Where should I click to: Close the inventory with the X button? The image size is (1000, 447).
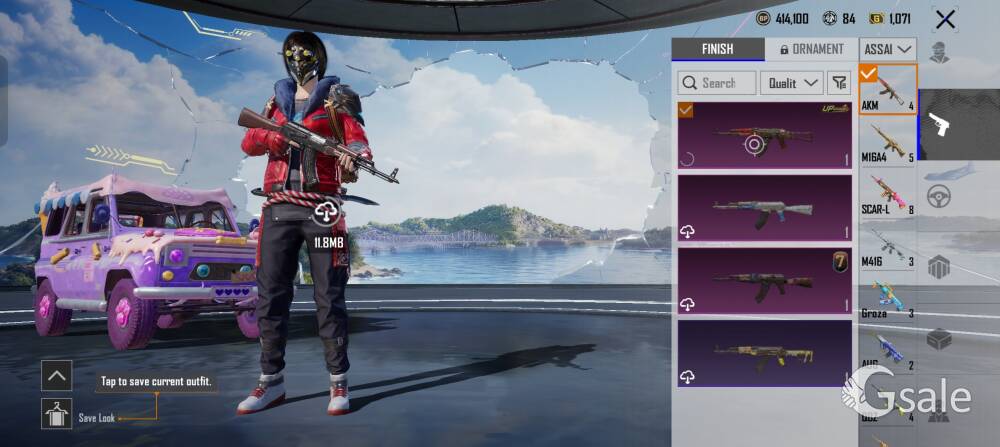(944, 18)
